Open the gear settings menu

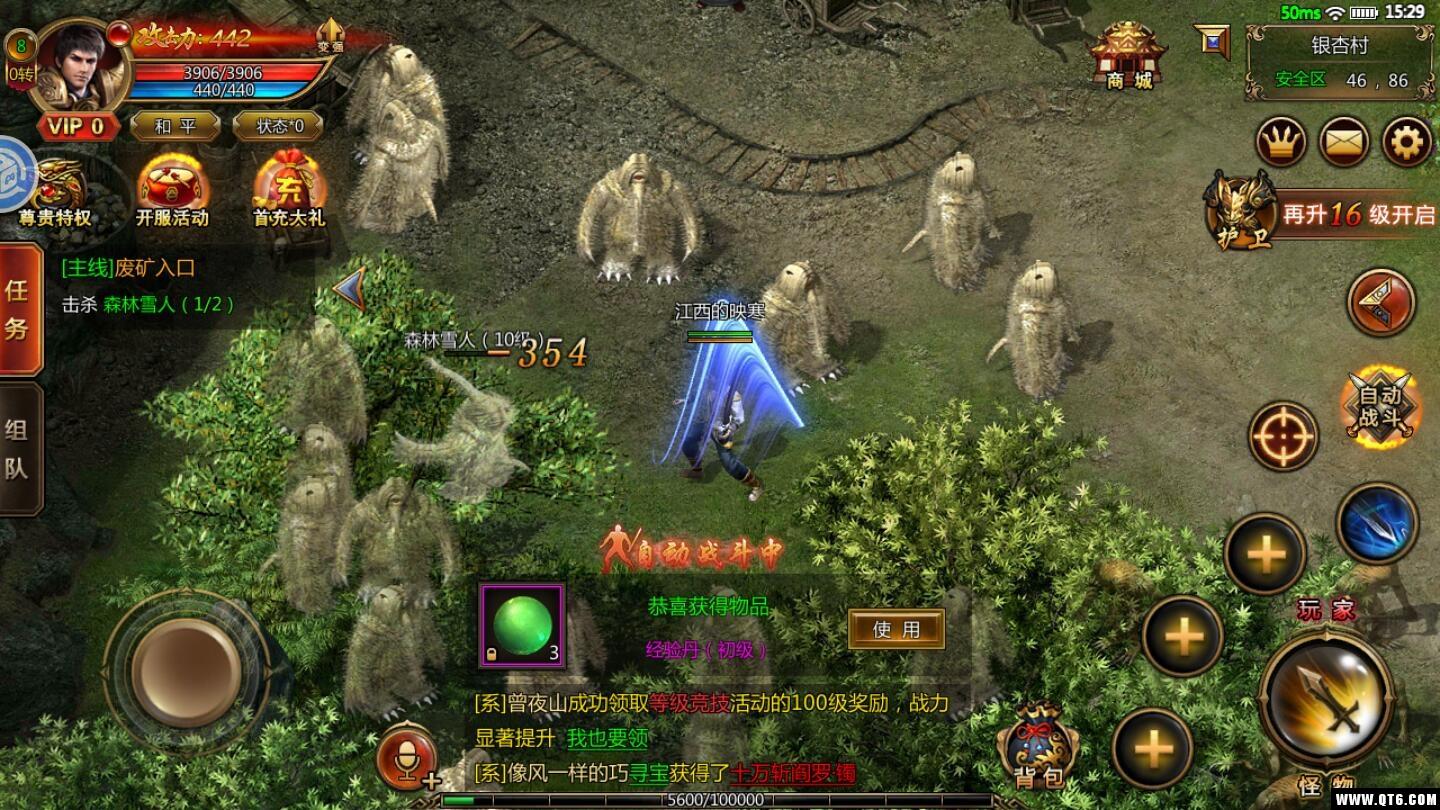coord(1407,143)
